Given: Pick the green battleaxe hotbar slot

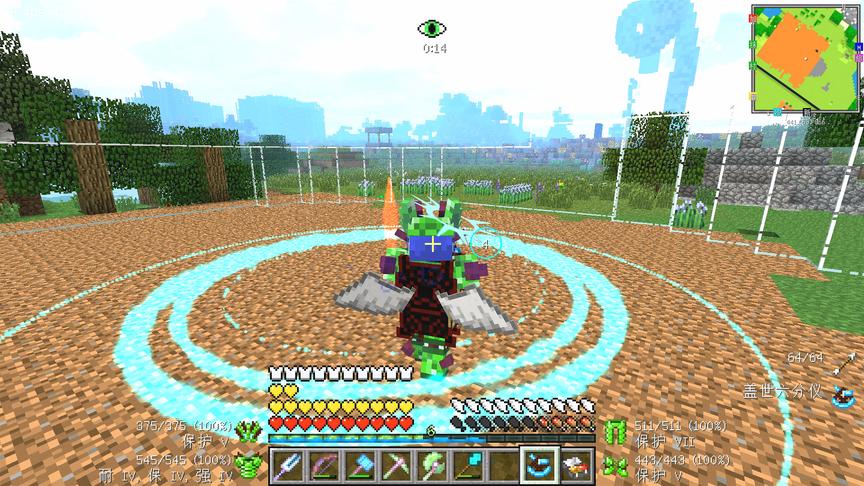Looking at the screenshot, I should (431, 465).
